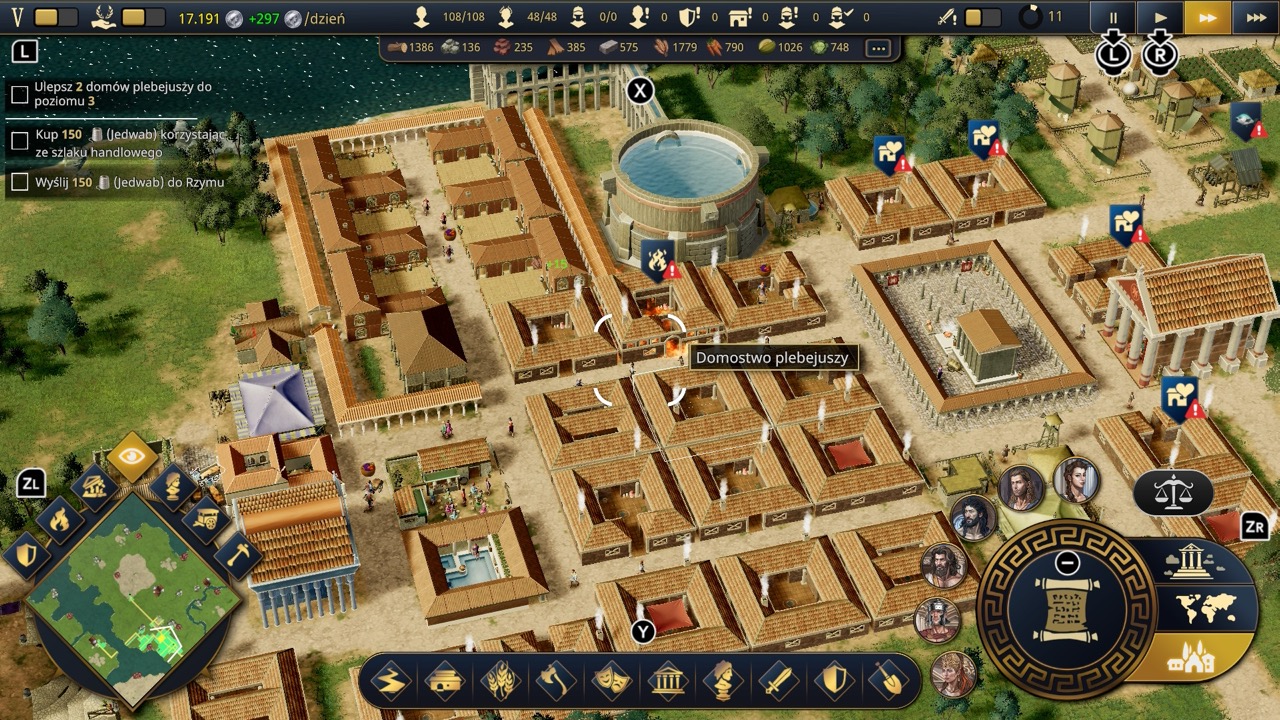Show the fire risk overlay
1280x720 pixels.
(x=60, y=519)
